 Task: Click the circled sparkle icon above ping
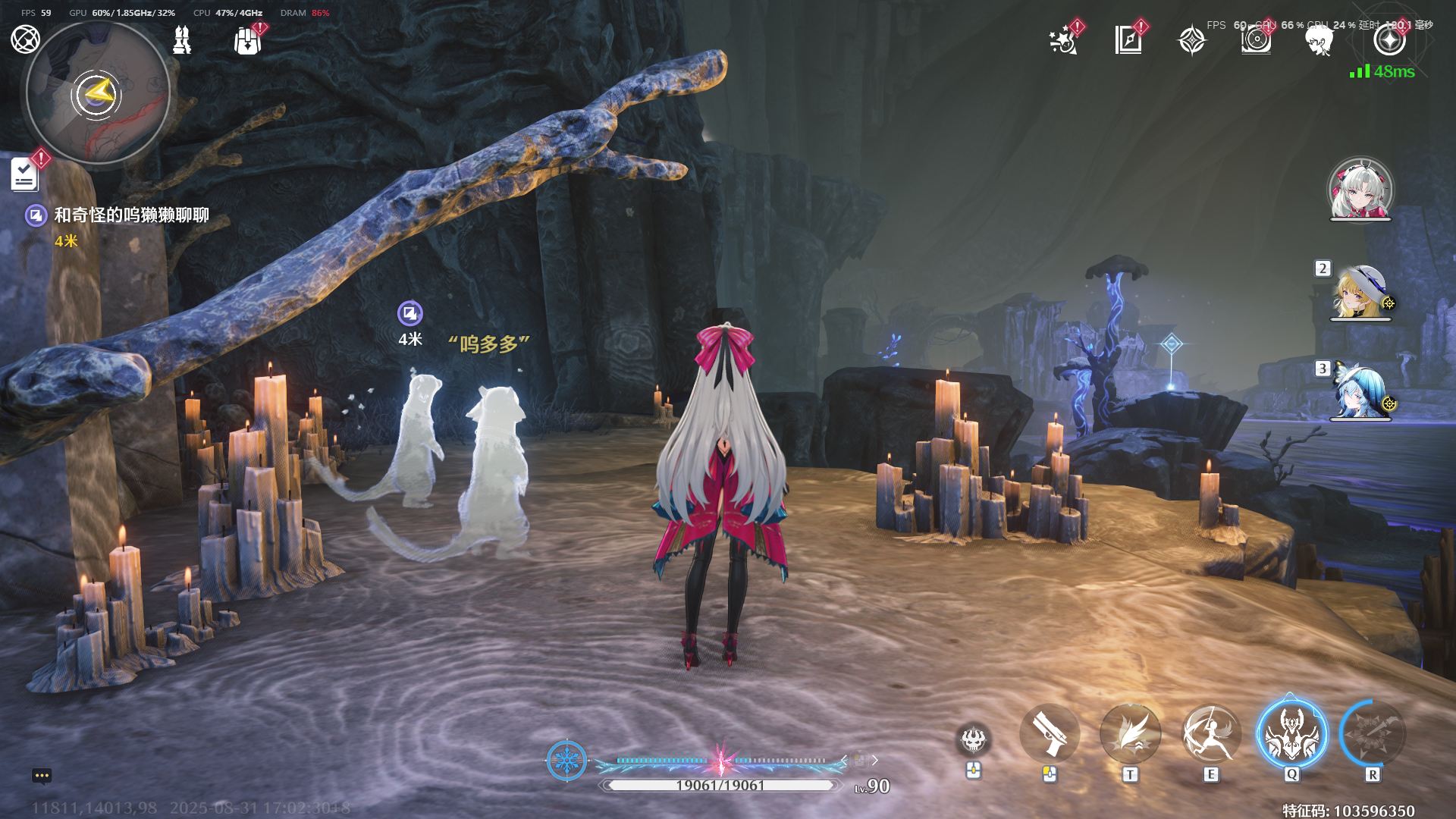point(1389,40)
